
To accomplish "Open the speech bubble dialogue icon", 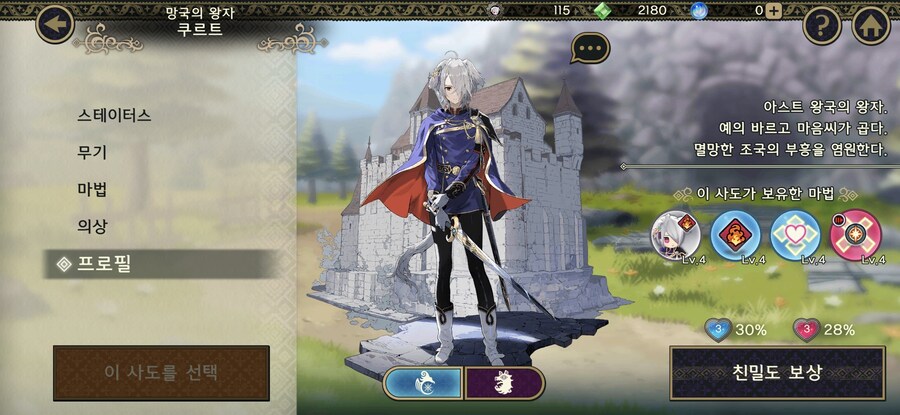I will [591, 48].
